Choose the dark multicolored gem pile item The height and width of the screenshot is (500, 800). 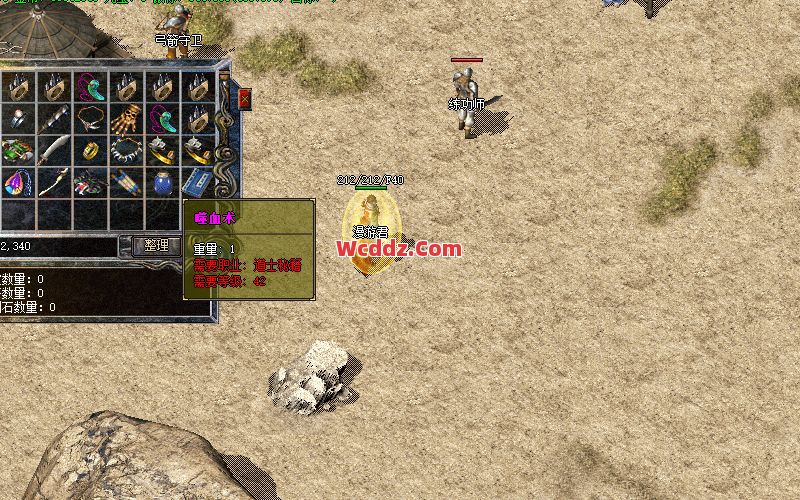coord(90,182)
